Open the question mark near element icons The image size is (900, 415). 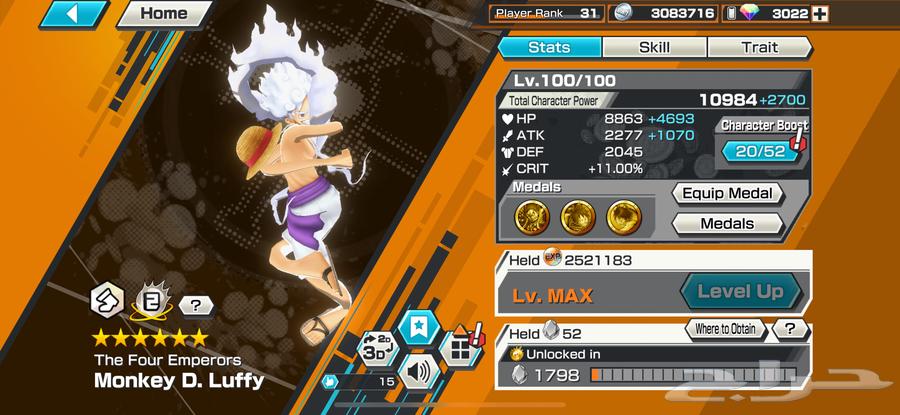tap(195, 304)
